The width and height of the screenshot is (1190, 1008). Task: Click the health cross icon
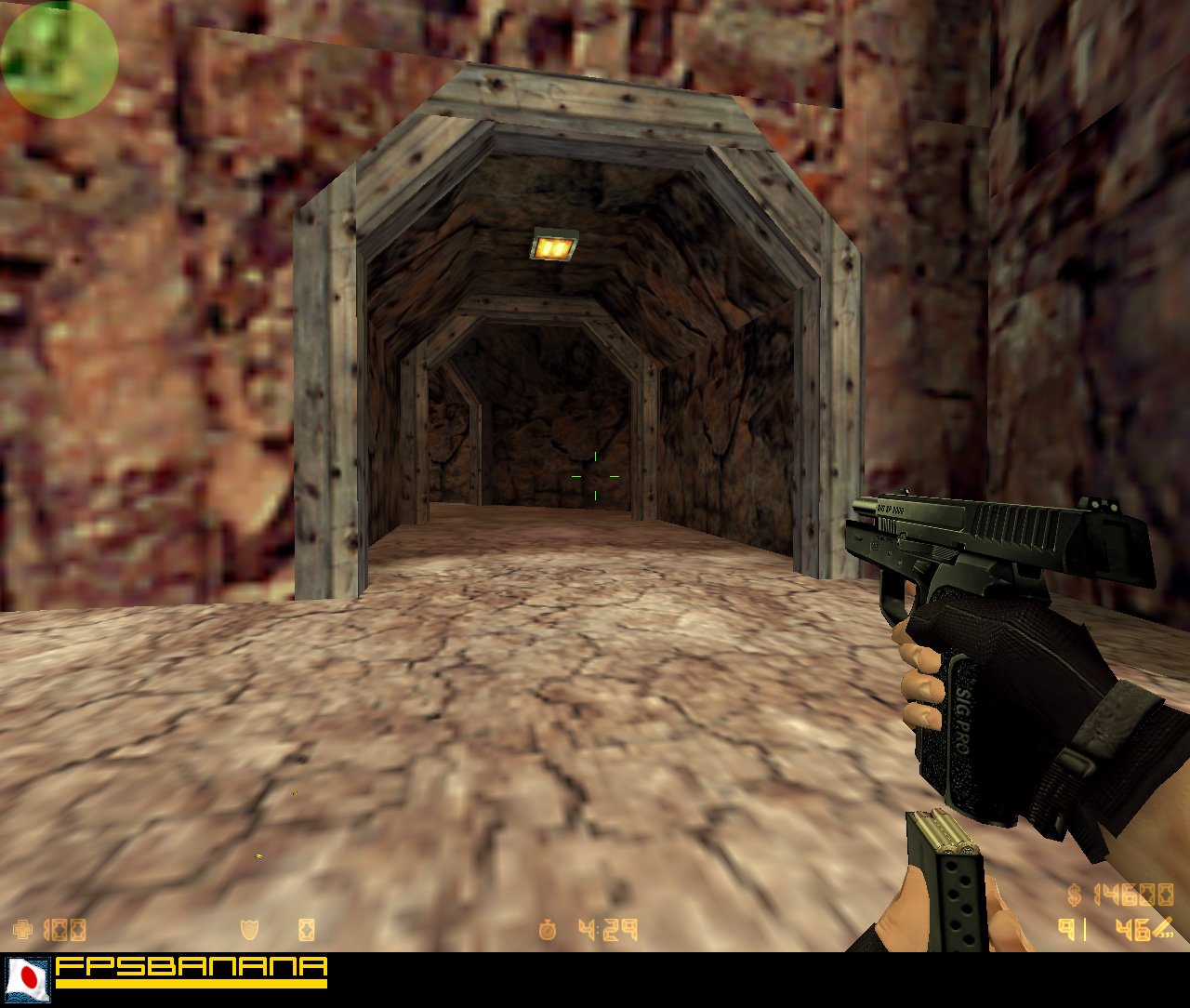pyautogui.click(x=22, y=927)
